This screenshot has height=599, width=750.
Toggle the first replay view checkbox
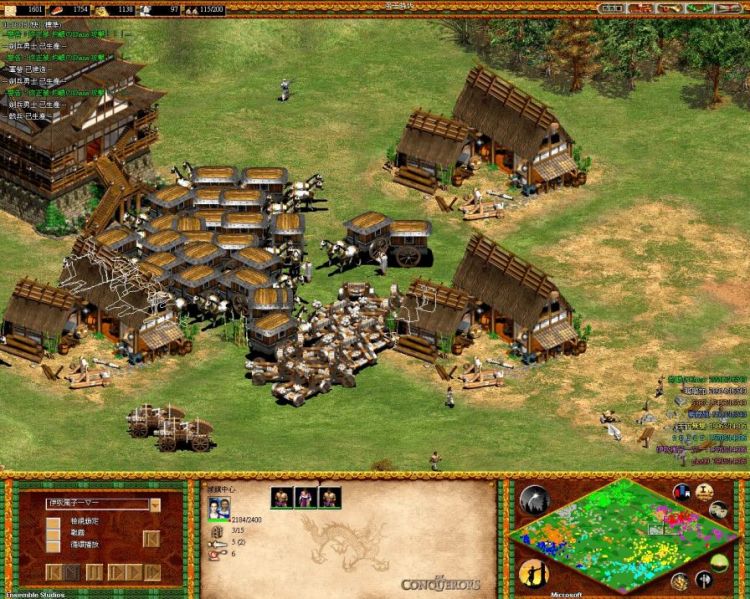tap(52, 521)
